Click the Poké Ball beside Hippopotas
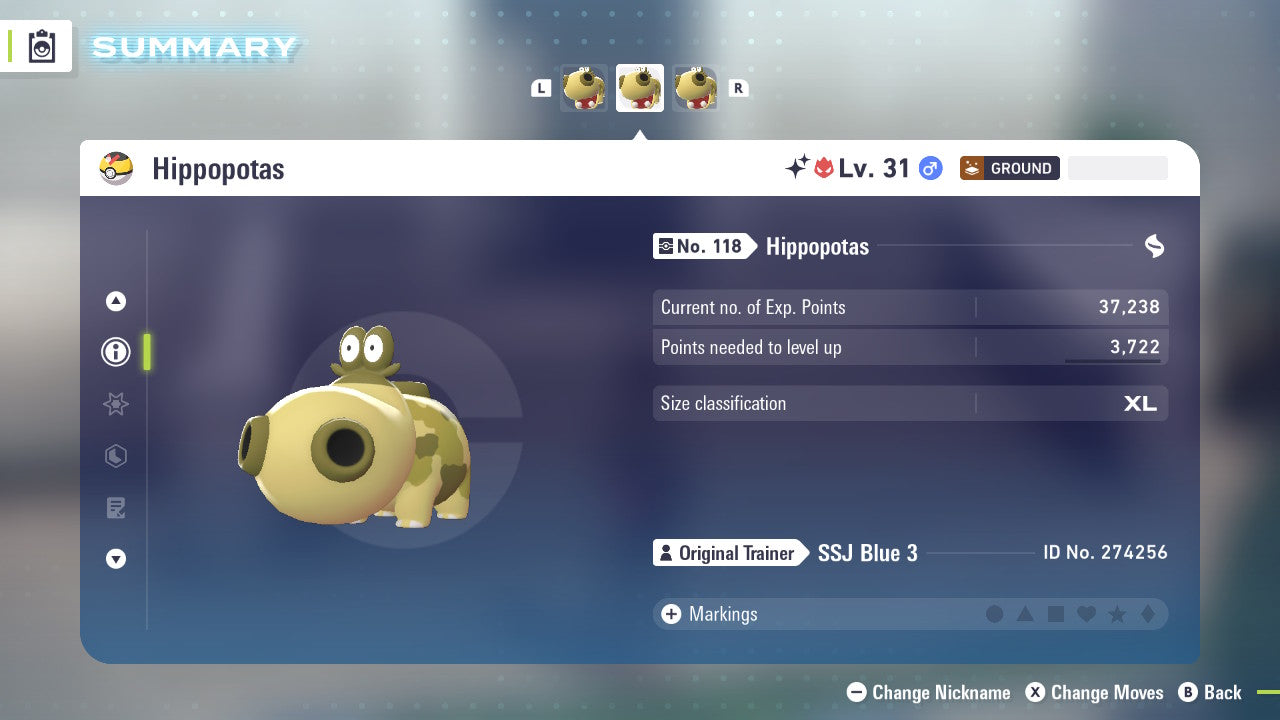This screenshot has height=720, width=1280. click(117, 168)
